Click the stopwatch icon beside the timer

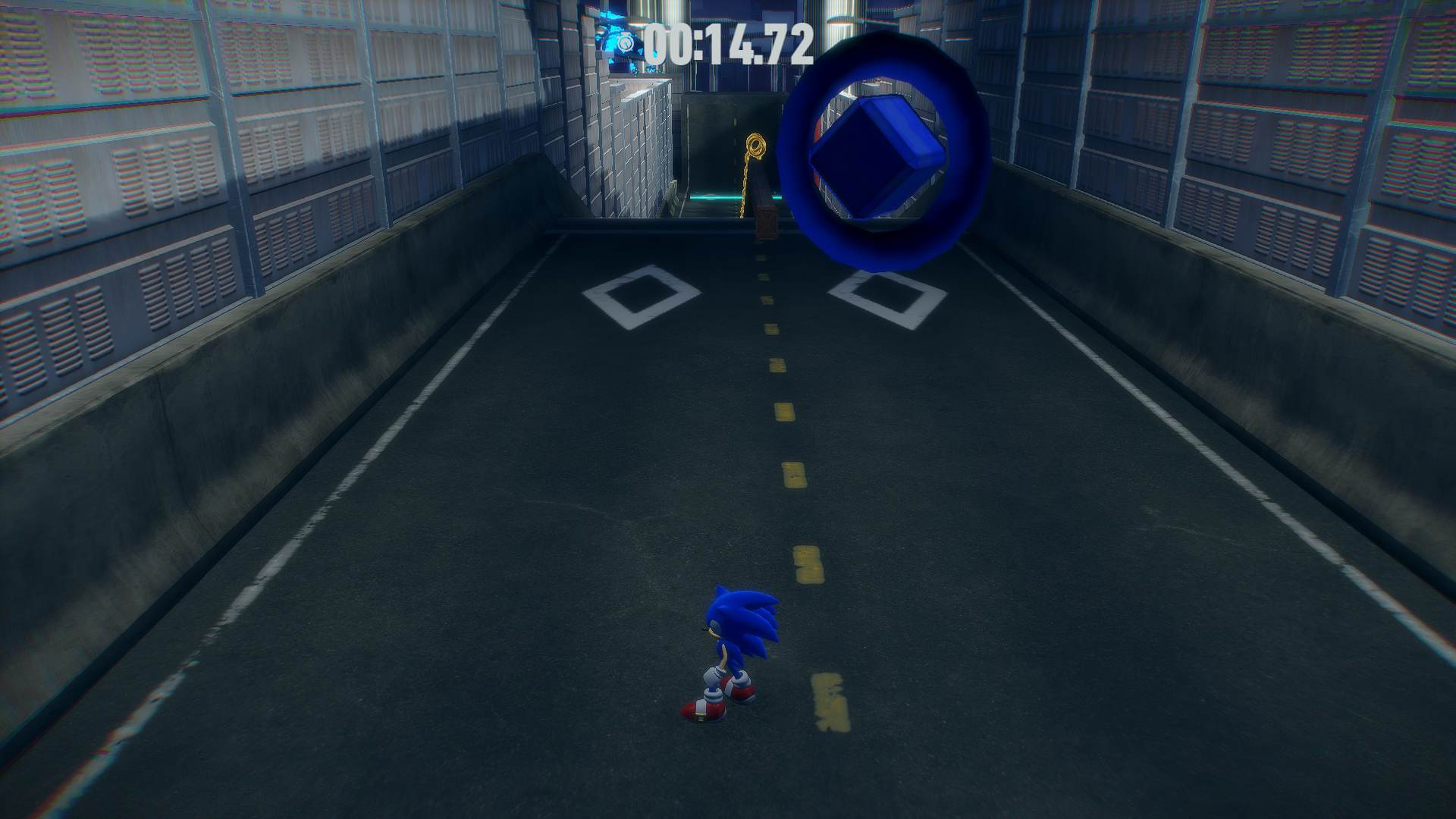[x=626, y=44]
